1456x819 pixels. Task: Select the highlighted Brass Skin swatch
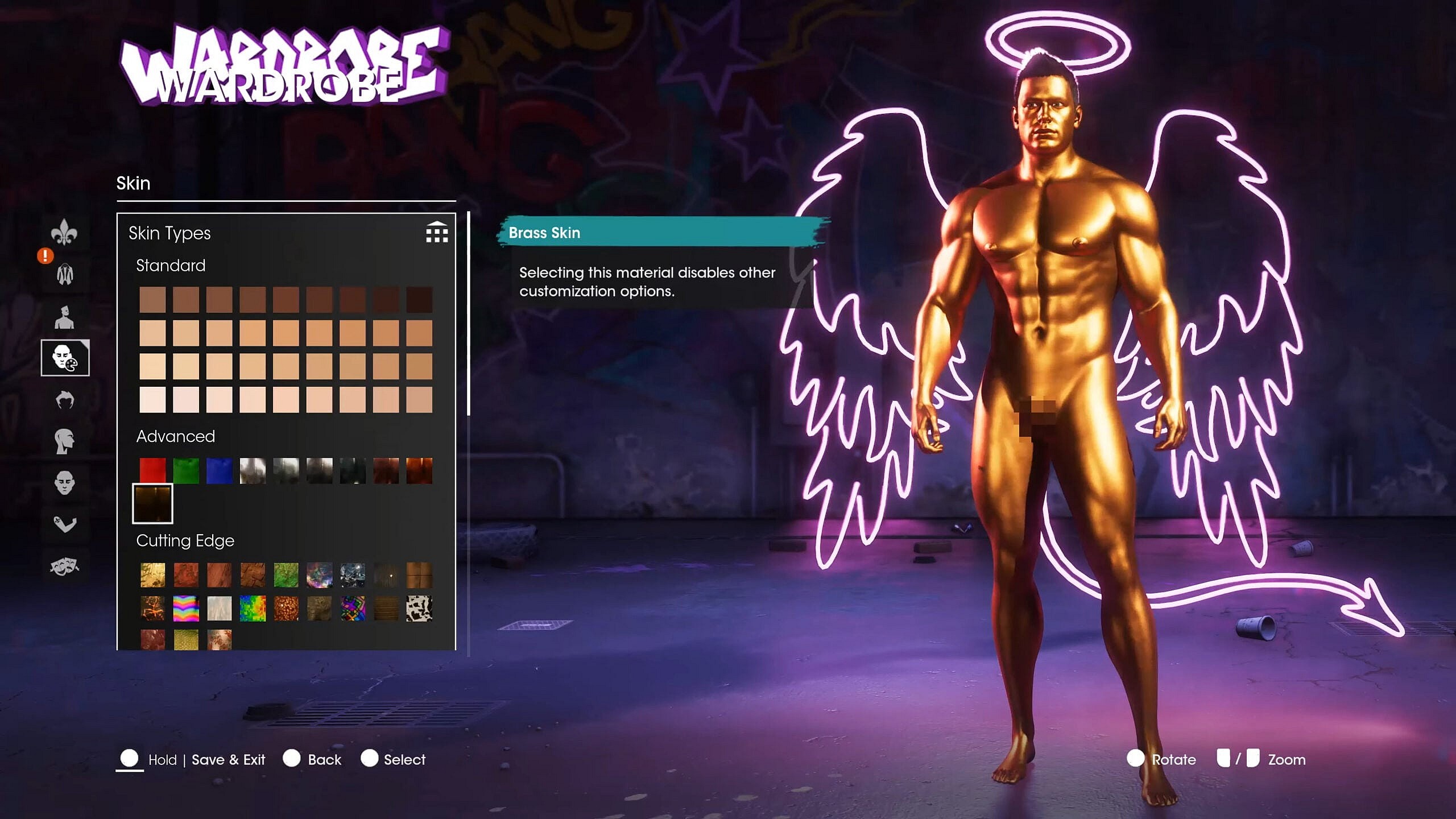152,504
